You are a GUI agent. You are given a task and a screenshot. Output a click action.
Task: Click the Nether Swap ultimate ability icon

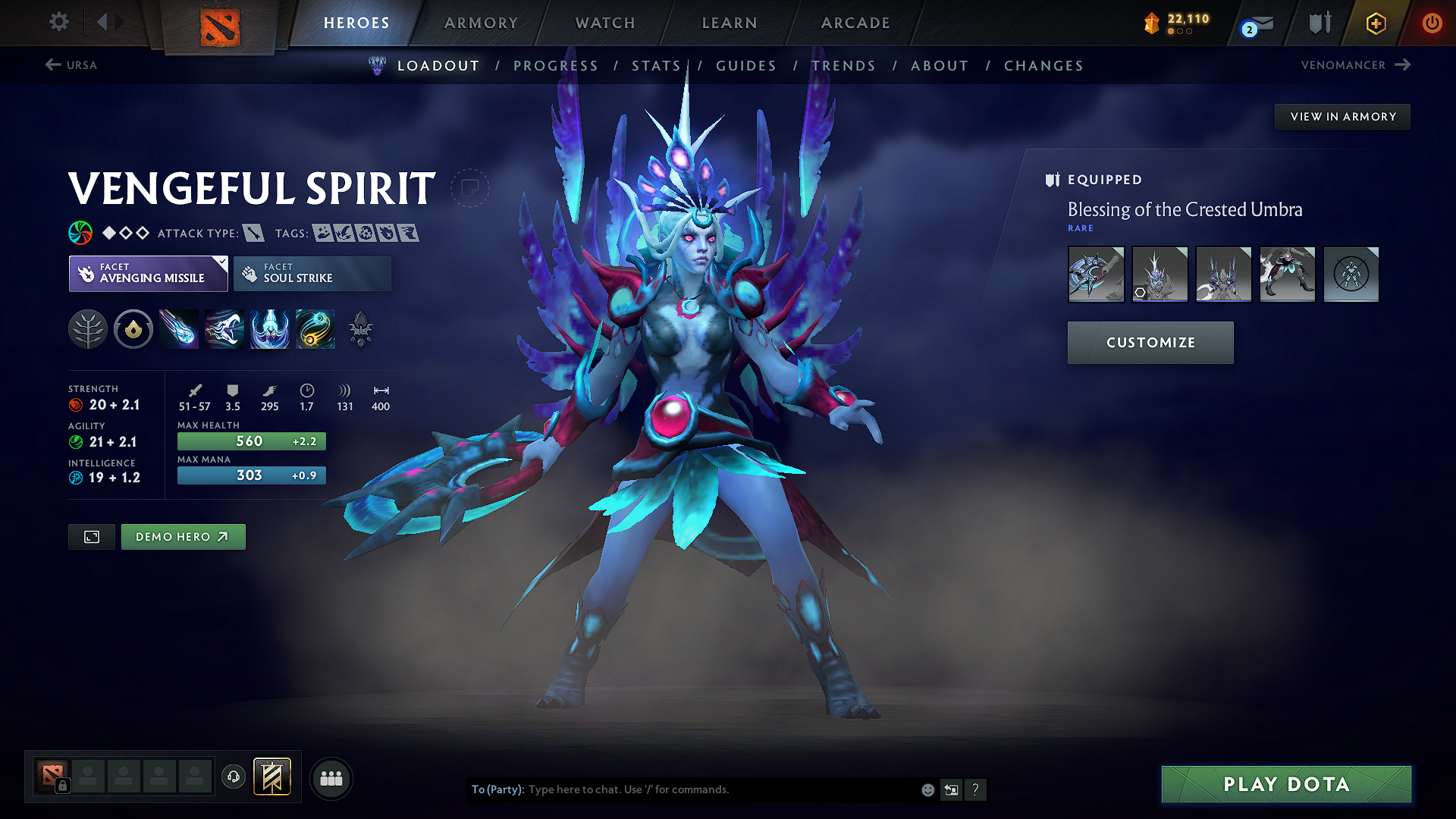315,329
